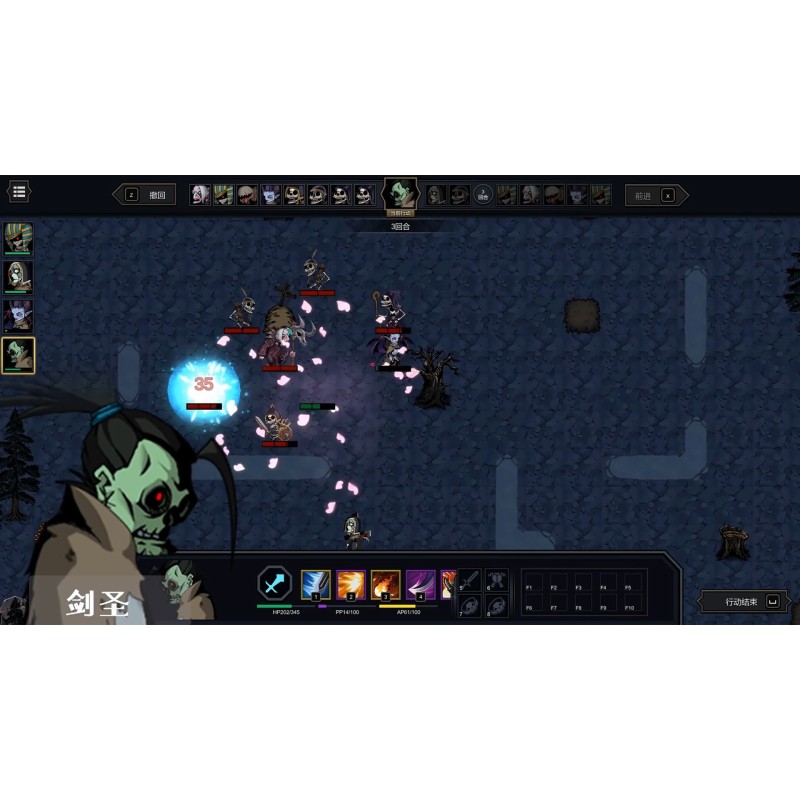This screenshot has width=800, height=800.
Task: Select the green zombie swordsman portrait
Action: (x=18, y=354)
